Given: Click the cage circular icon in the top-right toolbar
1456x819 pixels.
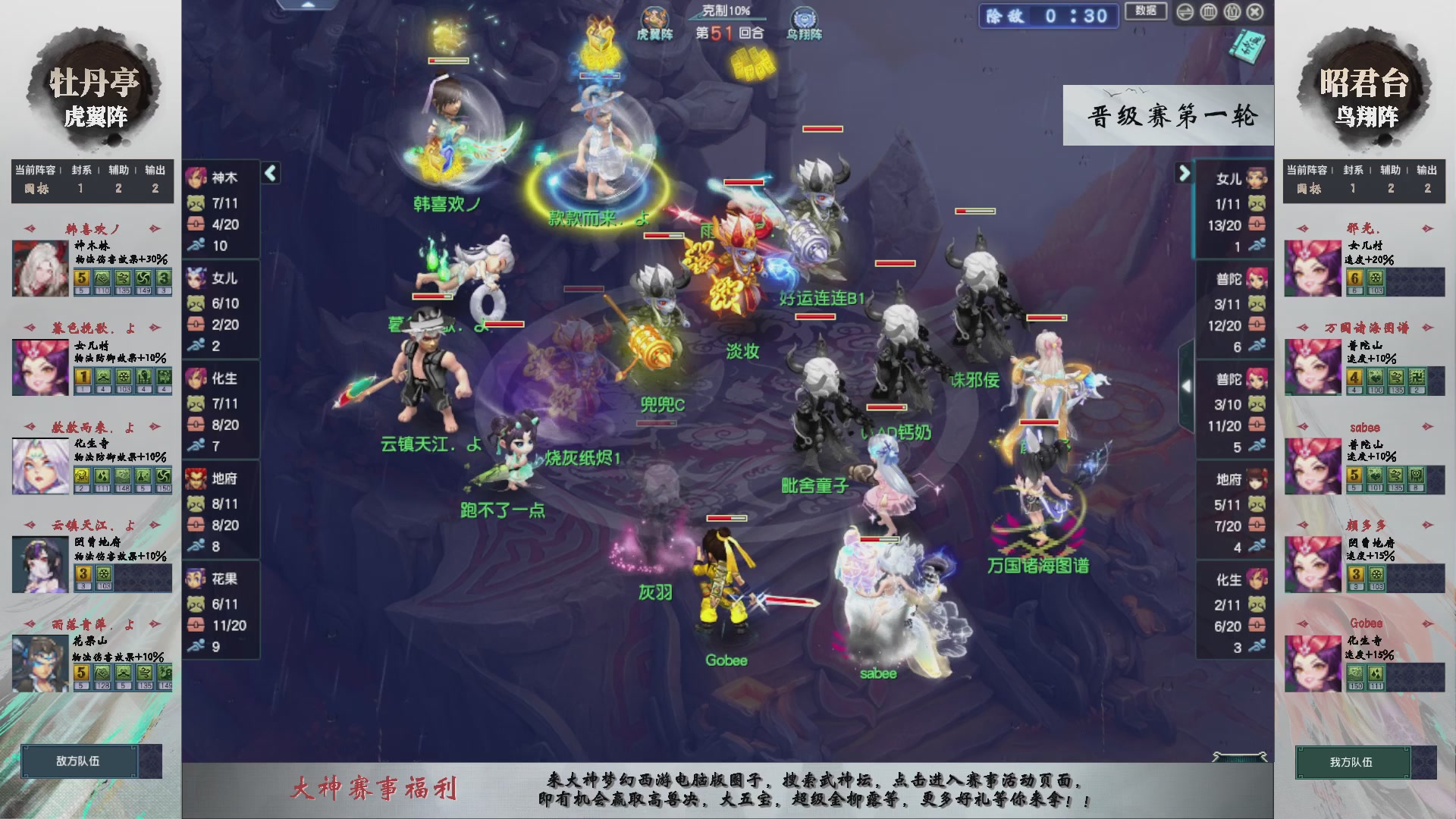Looking at the screenshot, I should 1208,12.
